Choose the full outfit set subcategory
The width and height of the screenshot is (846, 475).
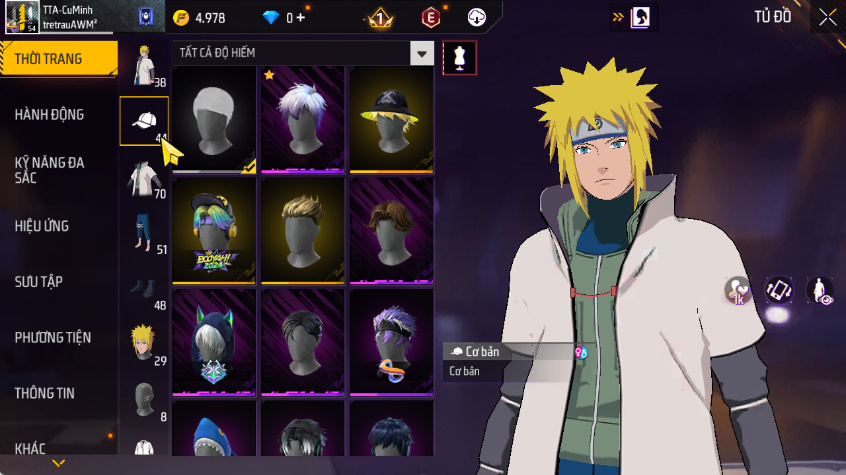coord(143,65)
